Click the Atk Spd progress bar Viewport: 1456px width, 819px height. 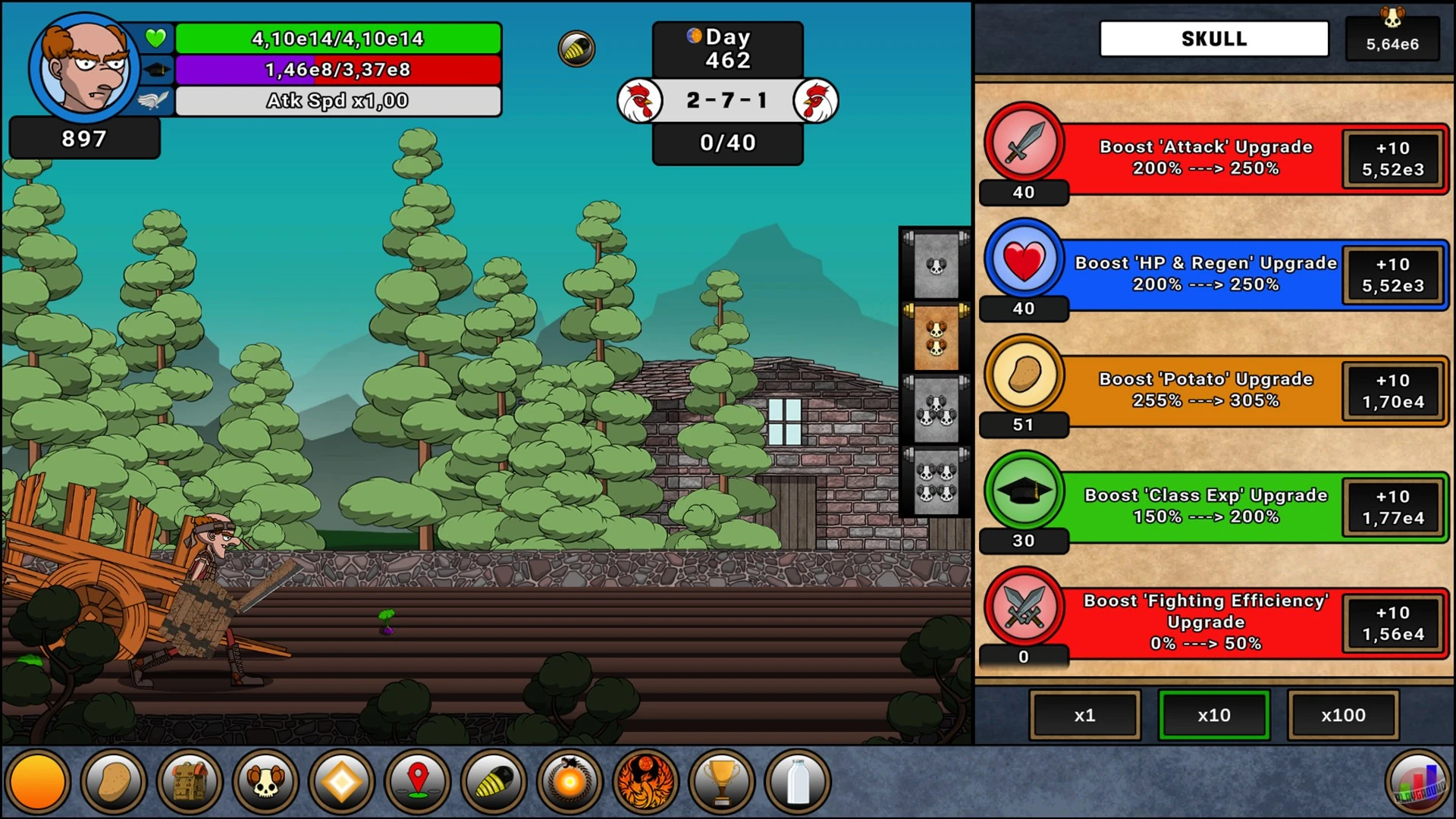click(337, 100)
